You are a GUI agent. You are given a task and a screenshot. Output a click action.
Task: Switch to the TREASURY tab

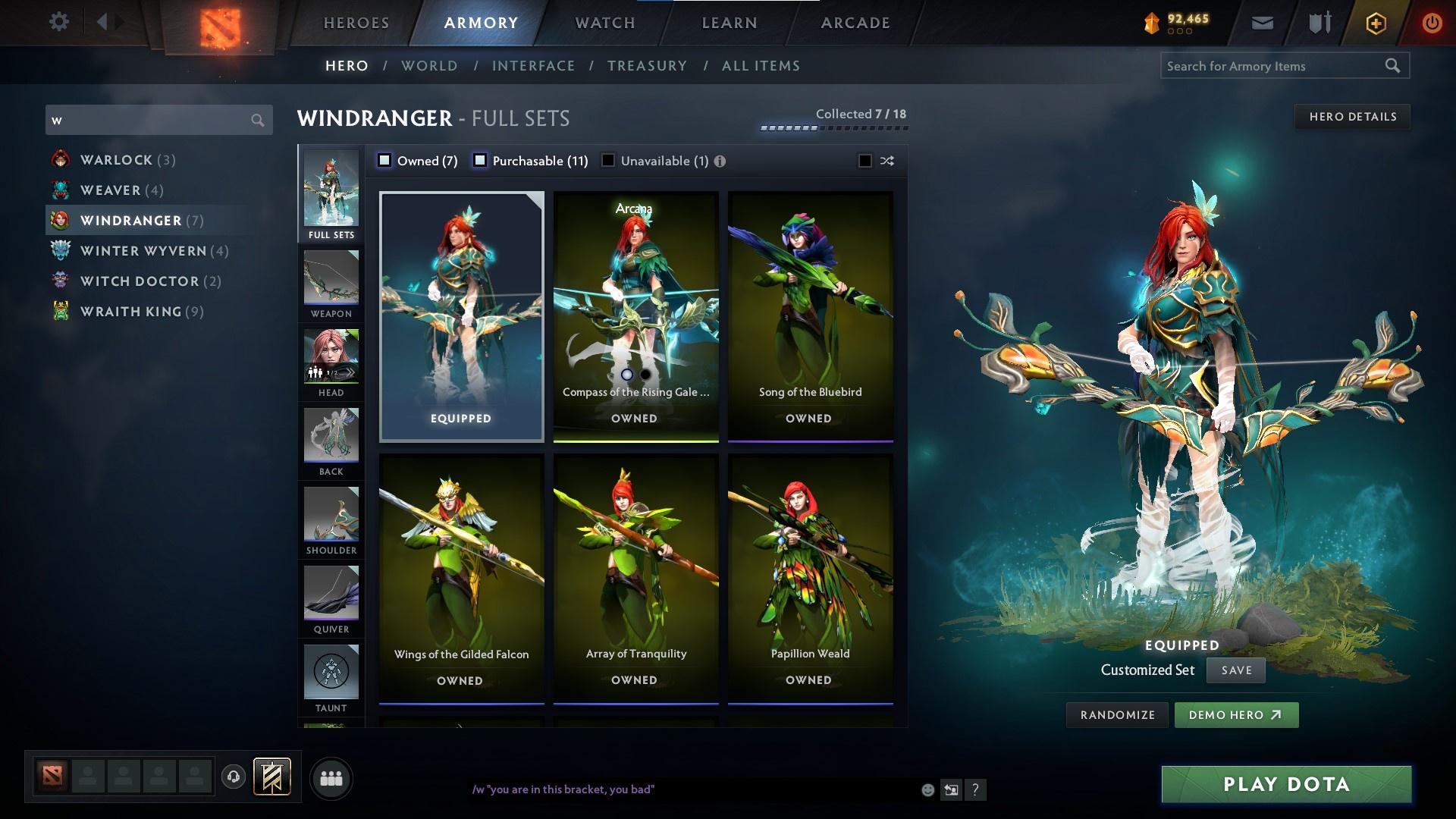[x=647, y=66]
